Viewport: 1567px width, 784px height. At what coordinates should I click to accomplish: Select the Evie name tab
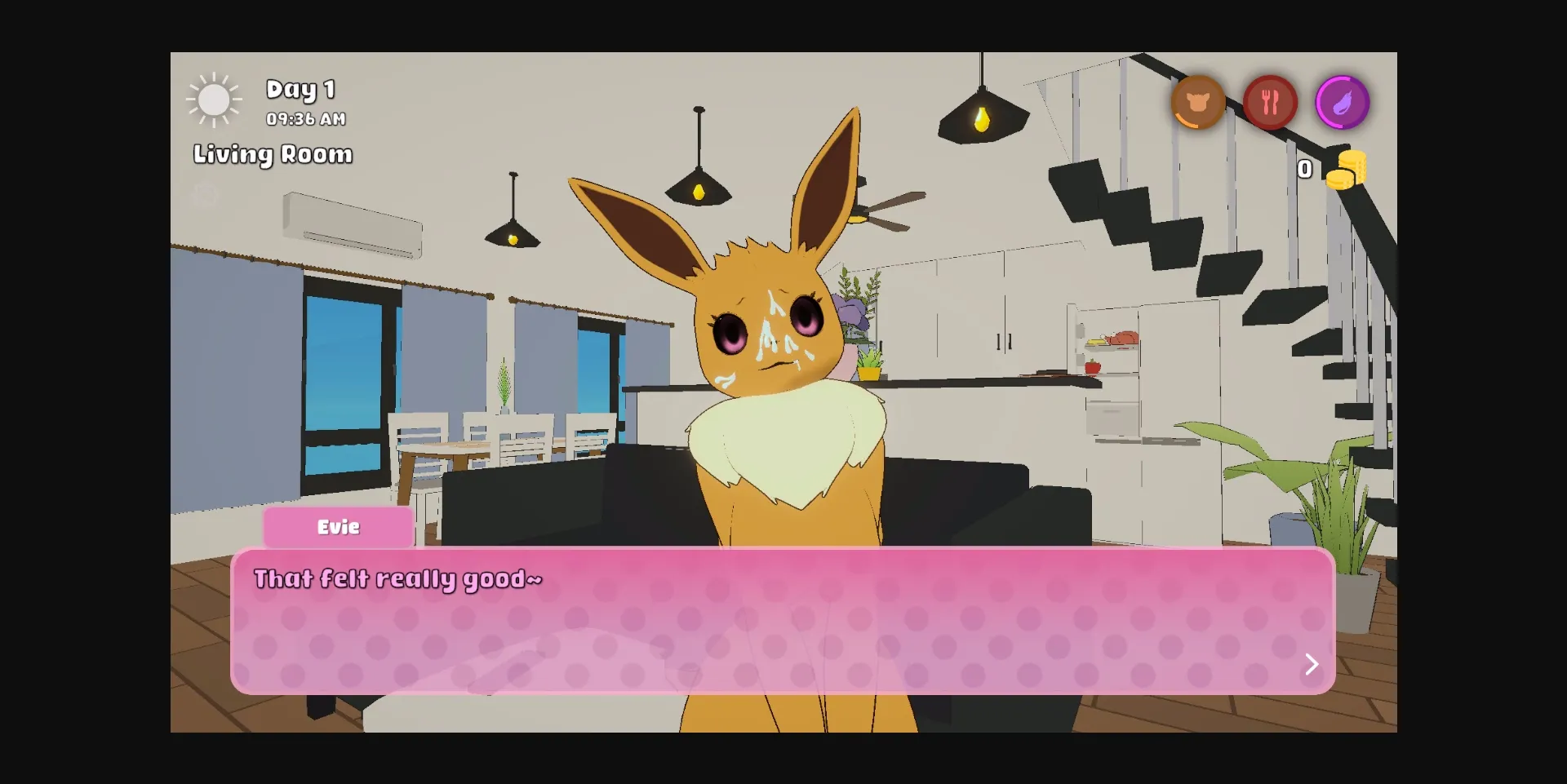pos(338,527)
